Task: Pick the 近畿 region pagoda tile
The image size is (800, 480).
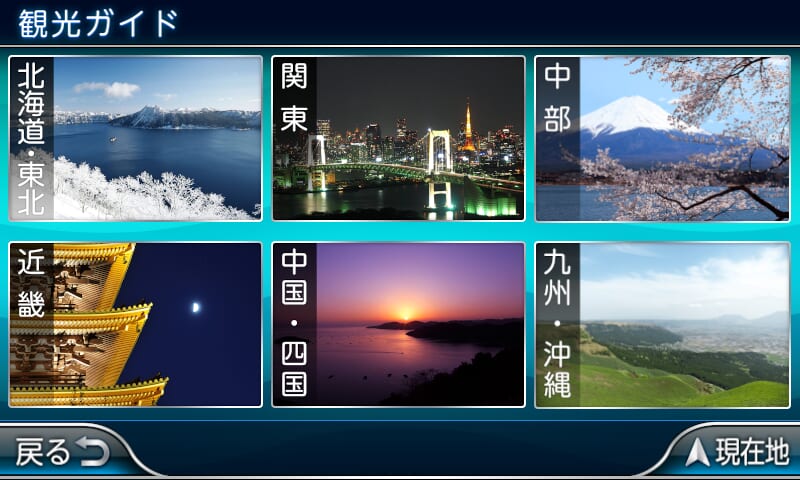Action: (x=135, y=324)
